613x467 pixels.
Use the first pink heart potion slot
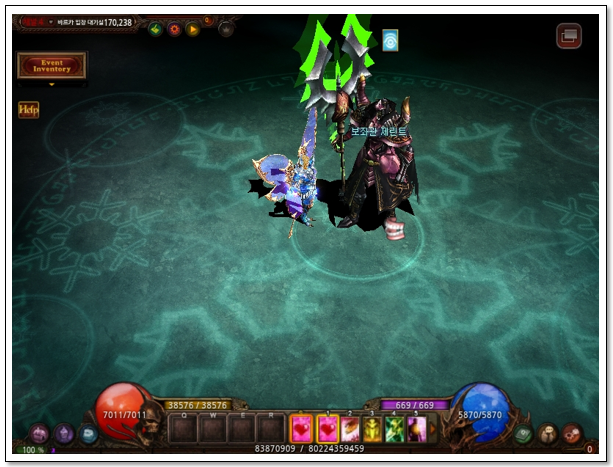click(301, 429)
